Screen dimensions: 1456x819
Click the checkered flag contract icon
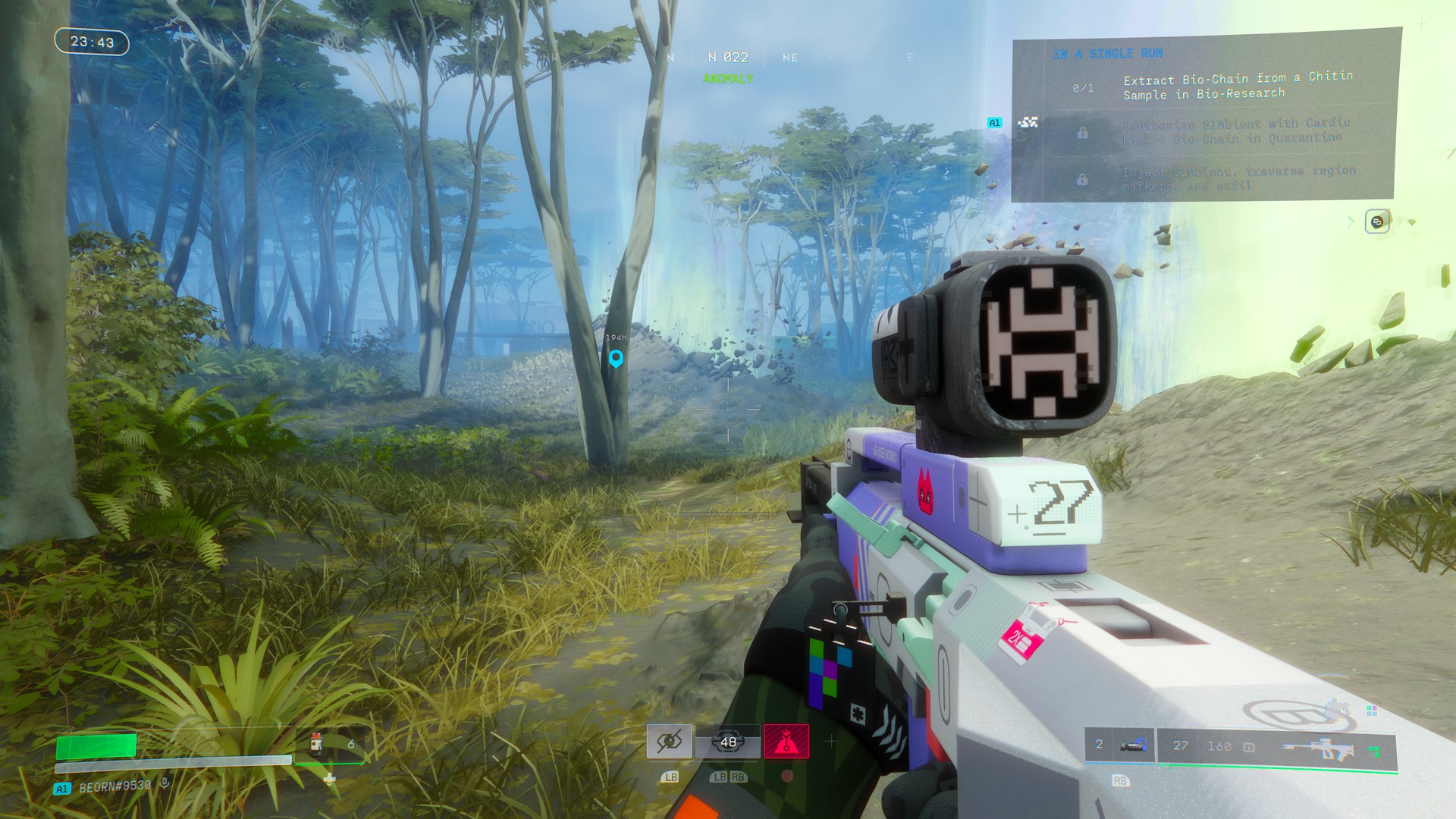1028,122
